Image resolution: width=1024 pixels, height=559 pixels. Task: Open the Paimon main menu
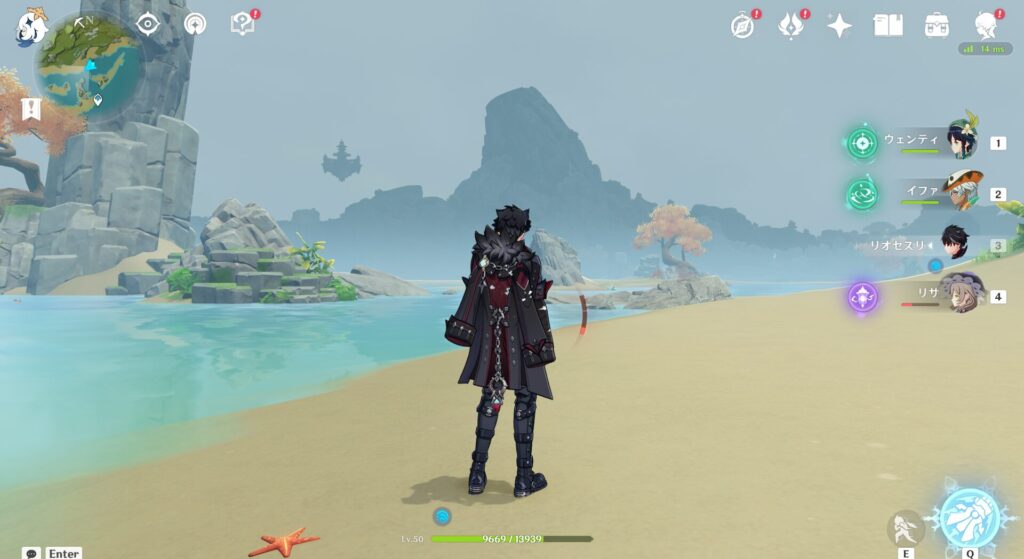30,27
